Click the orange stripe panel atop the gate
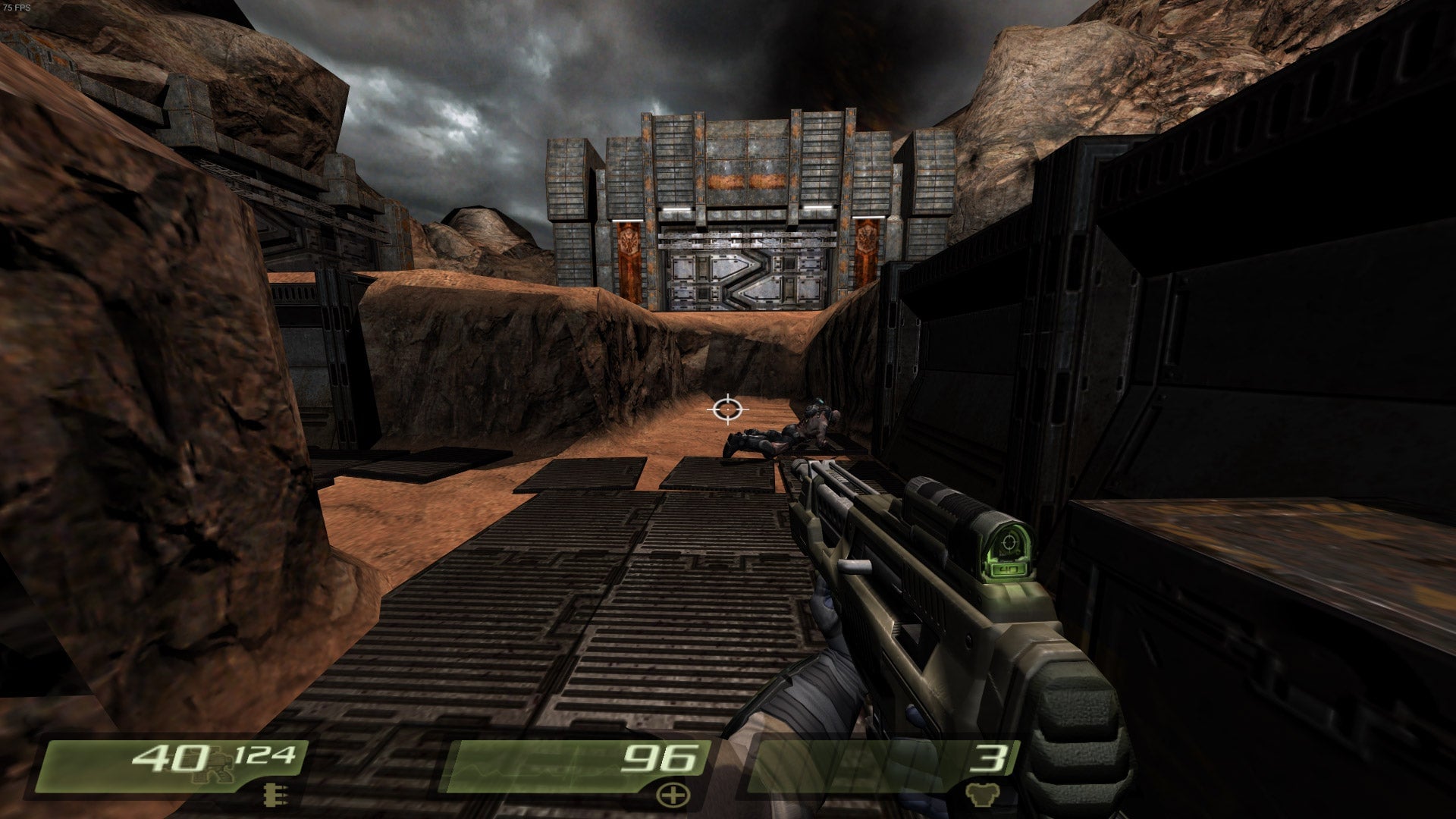 [x=745, y=180]
